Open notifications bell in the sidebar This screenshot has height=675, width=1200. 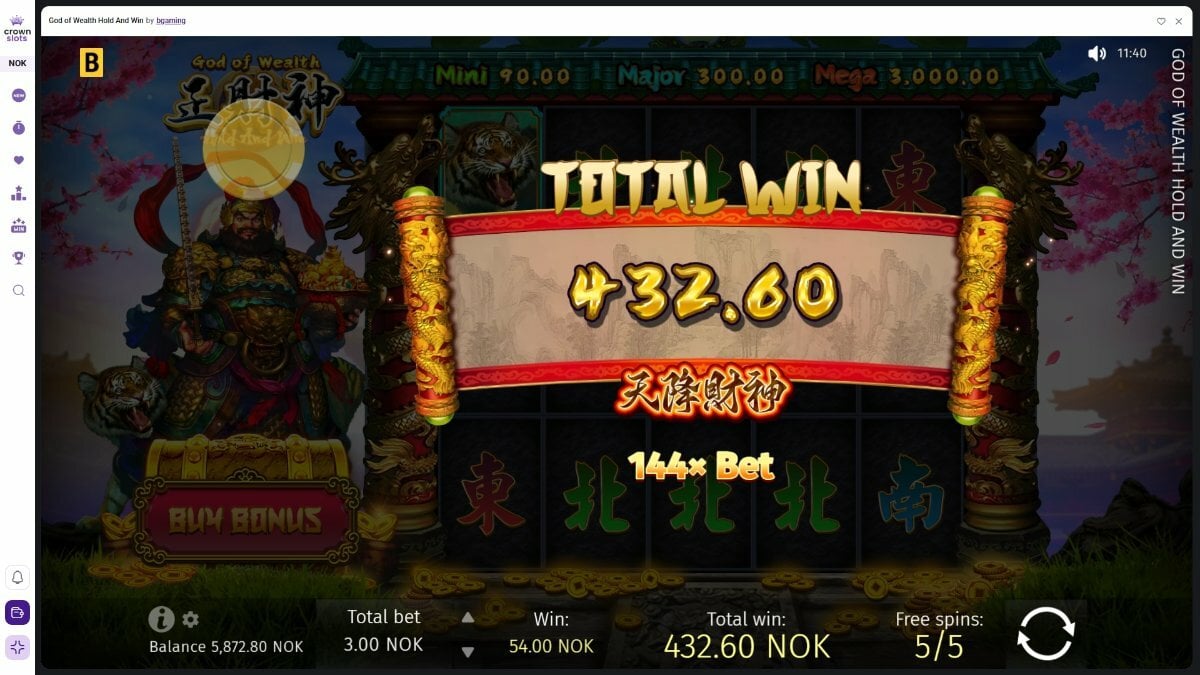point(18,578)
